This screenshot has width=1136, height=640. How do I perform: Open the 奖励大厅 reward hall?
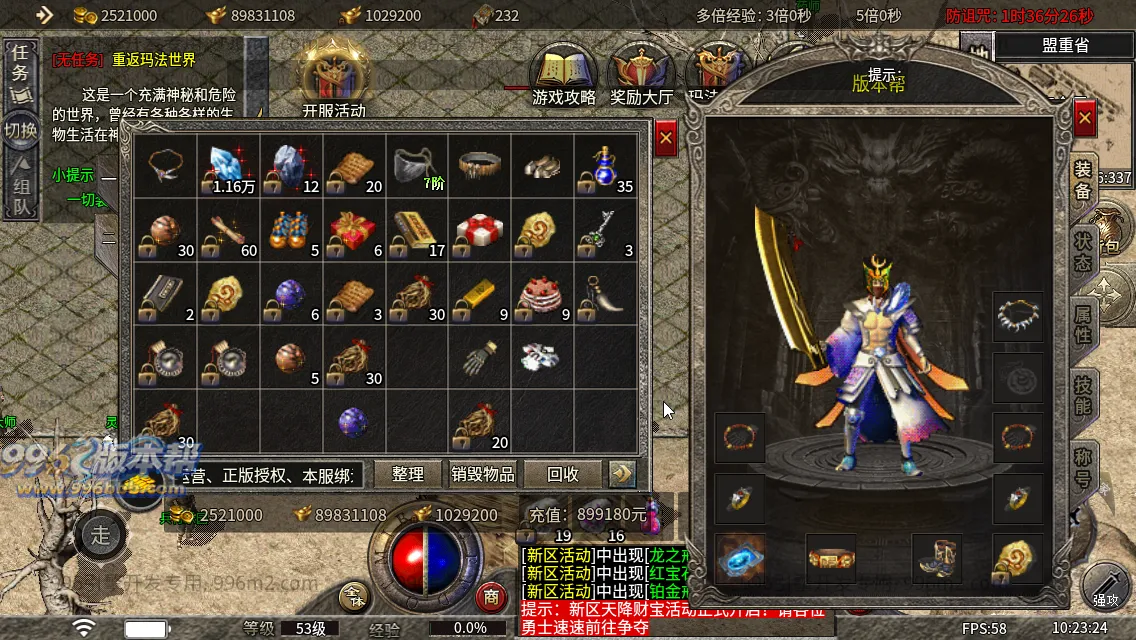coord(641,75)
